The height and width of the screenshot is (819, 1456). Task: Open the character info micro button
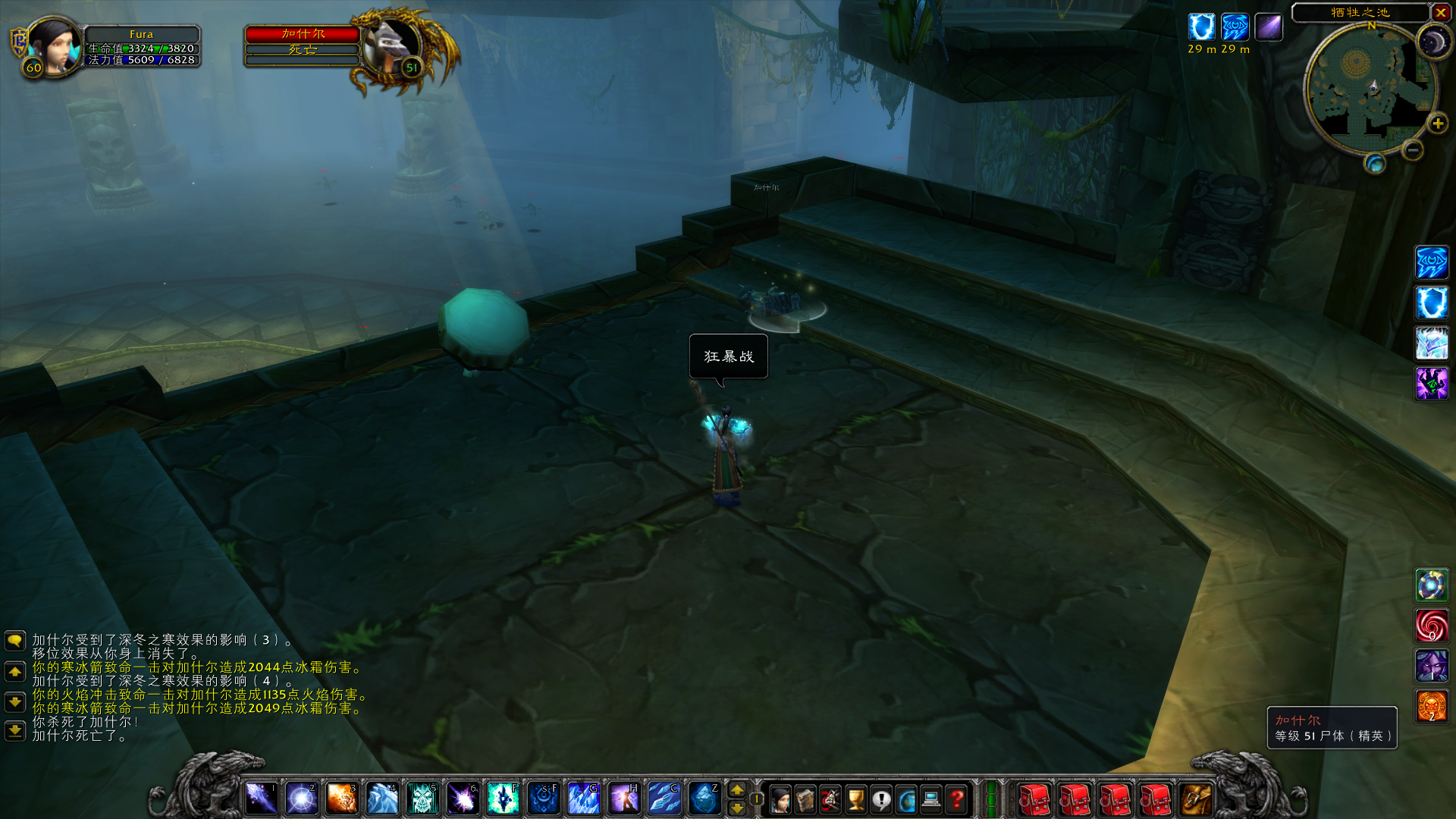click(x=780, y=799)
